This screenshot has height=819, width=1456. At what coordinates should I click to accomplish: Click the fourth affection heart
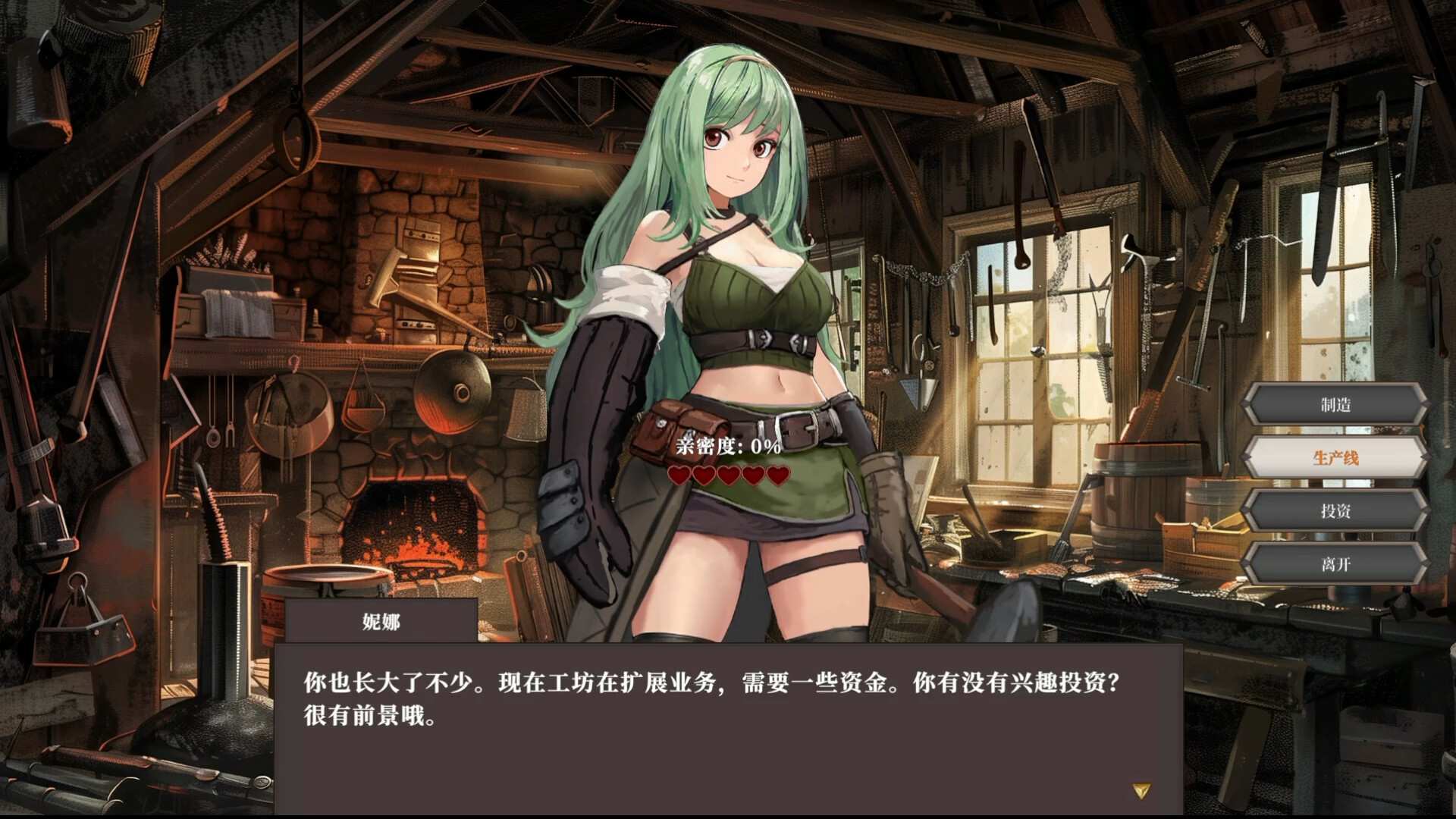tap(752, 477)
